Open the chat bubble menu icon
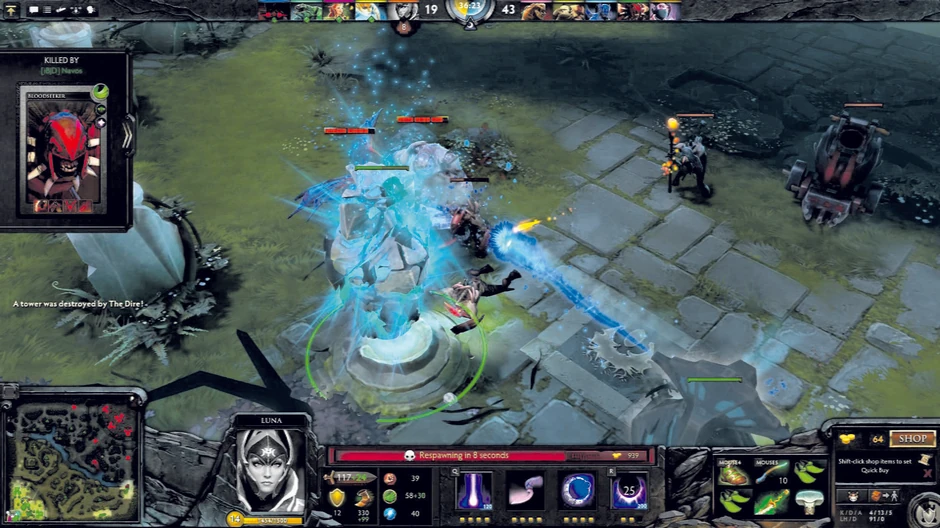 point(33,10)
